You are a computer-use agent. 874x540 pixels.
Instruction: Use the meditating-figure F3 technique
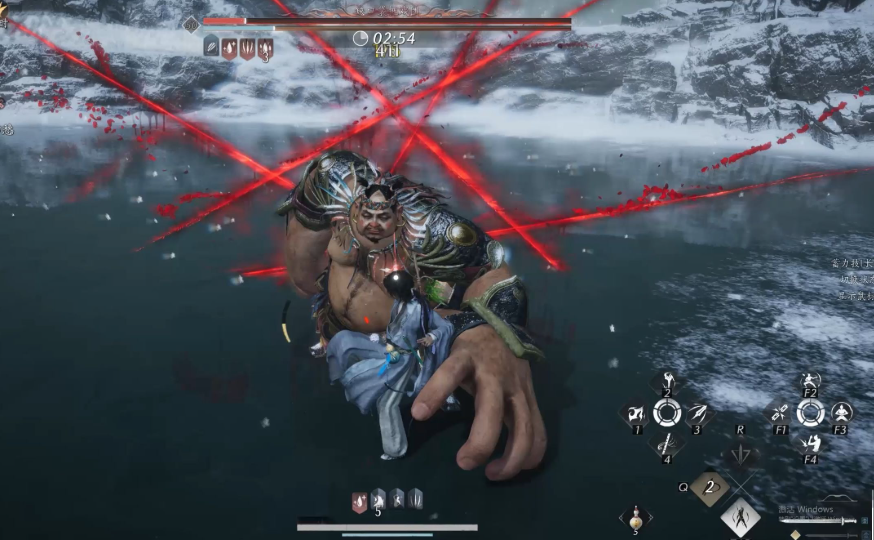tap(842, 413)
